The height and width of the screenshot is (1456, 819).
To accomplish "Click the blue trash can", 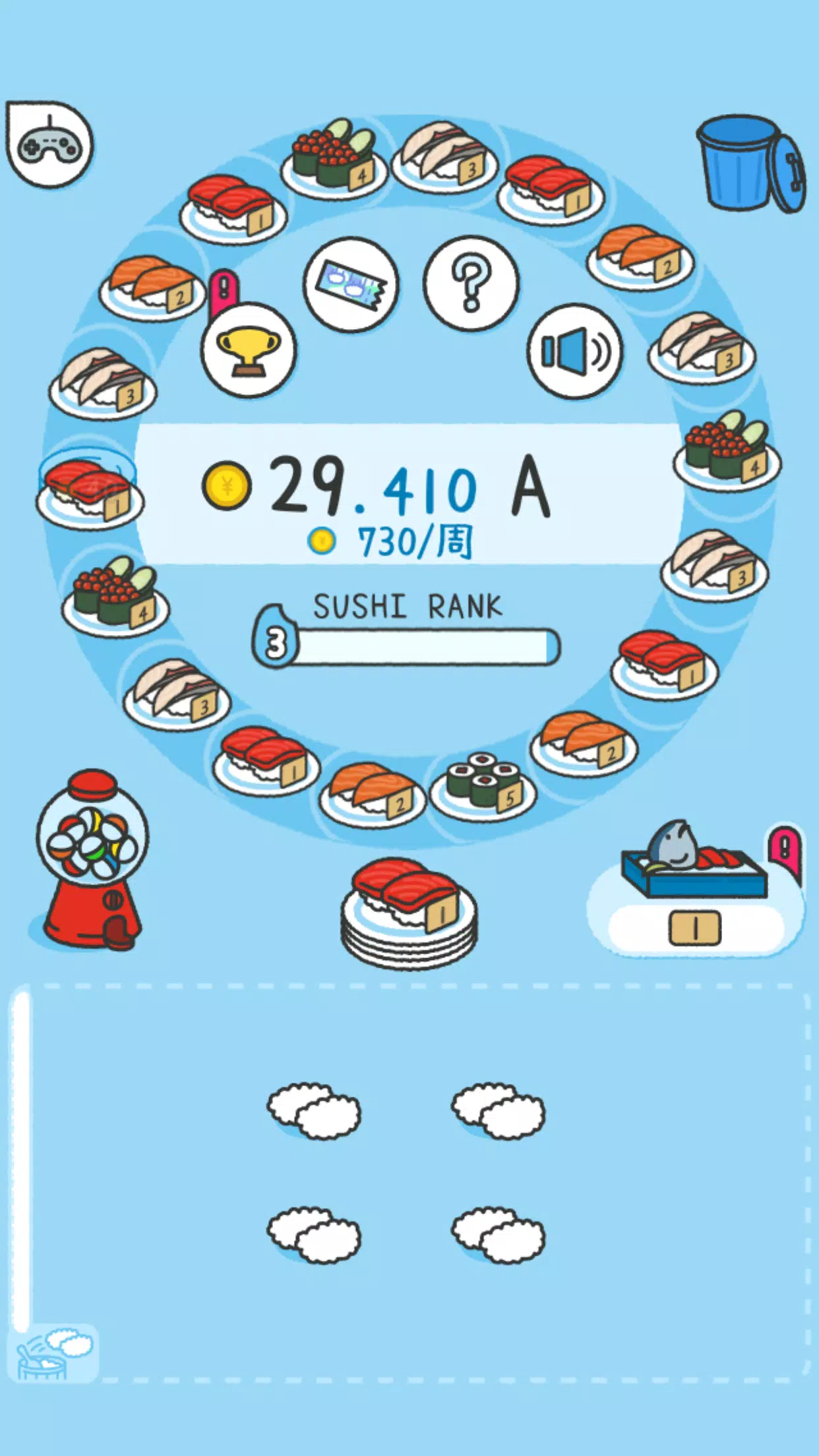I will coord(750,163).
